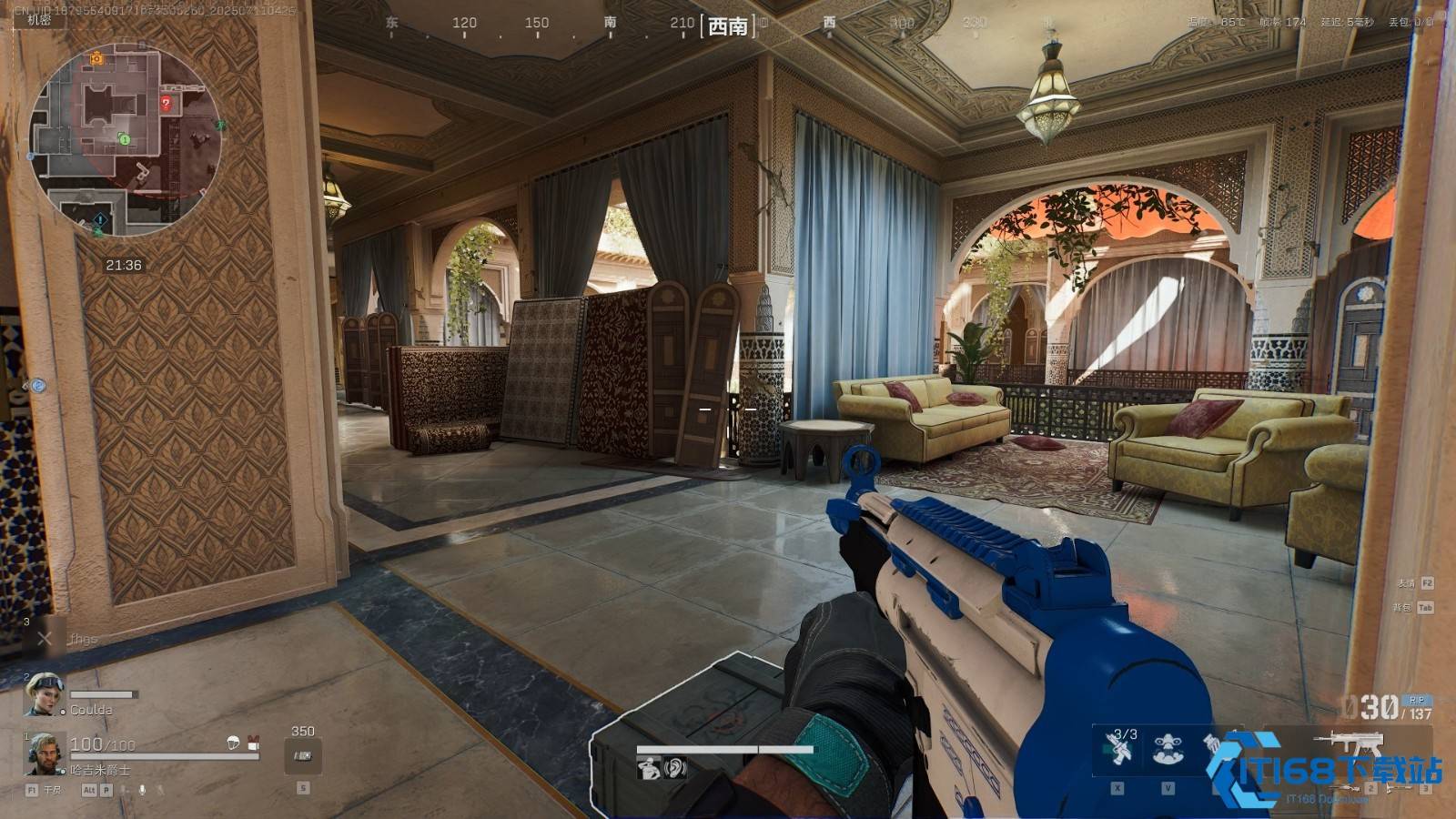Activate the 3/3 crossed-tools gadget
The image size is (1456, 819).
pos(1118,748)
